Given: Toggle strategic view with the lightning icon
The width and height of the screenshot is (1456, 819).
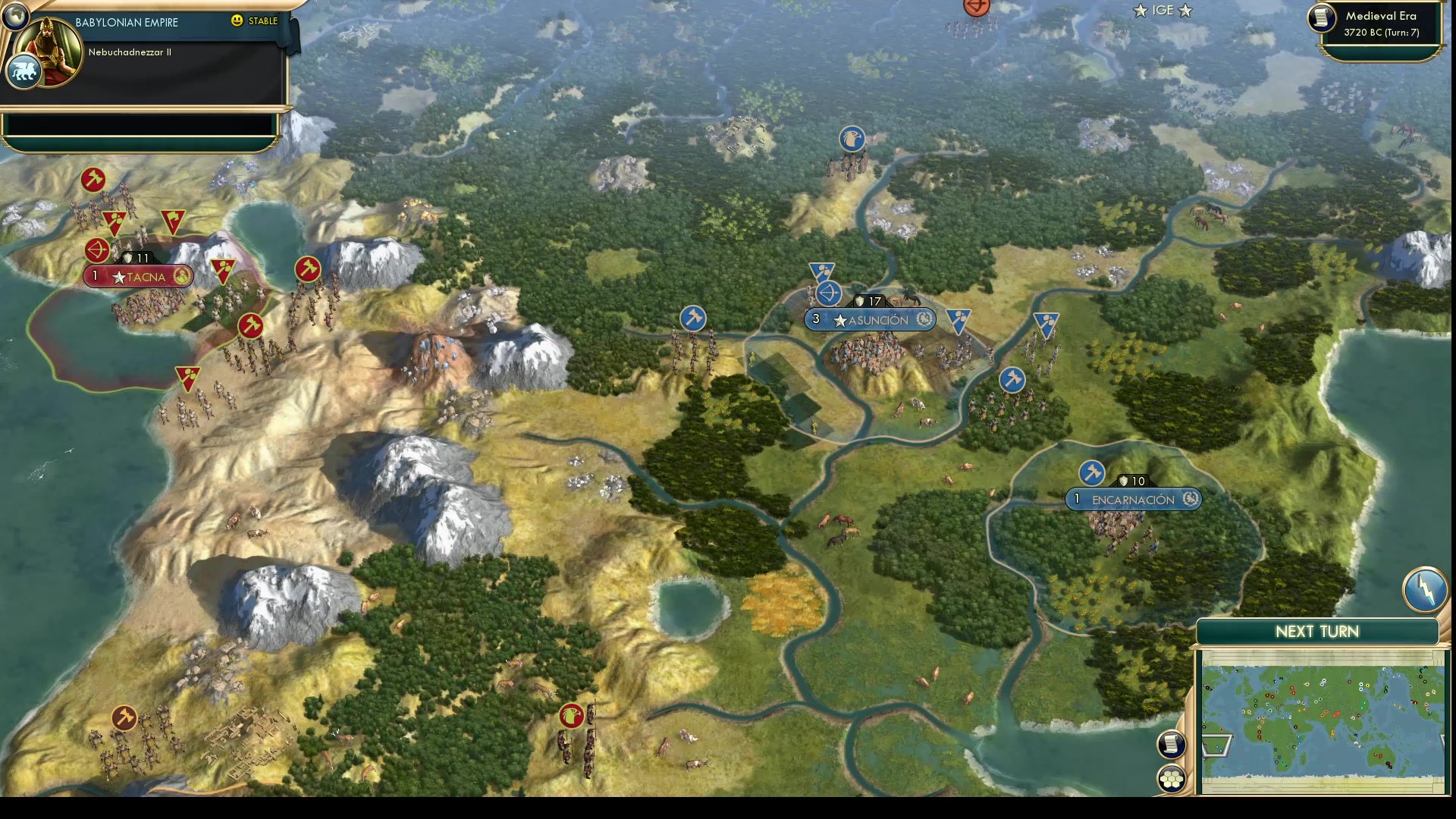Looking at the screenshot, I should coord(1424,590).
